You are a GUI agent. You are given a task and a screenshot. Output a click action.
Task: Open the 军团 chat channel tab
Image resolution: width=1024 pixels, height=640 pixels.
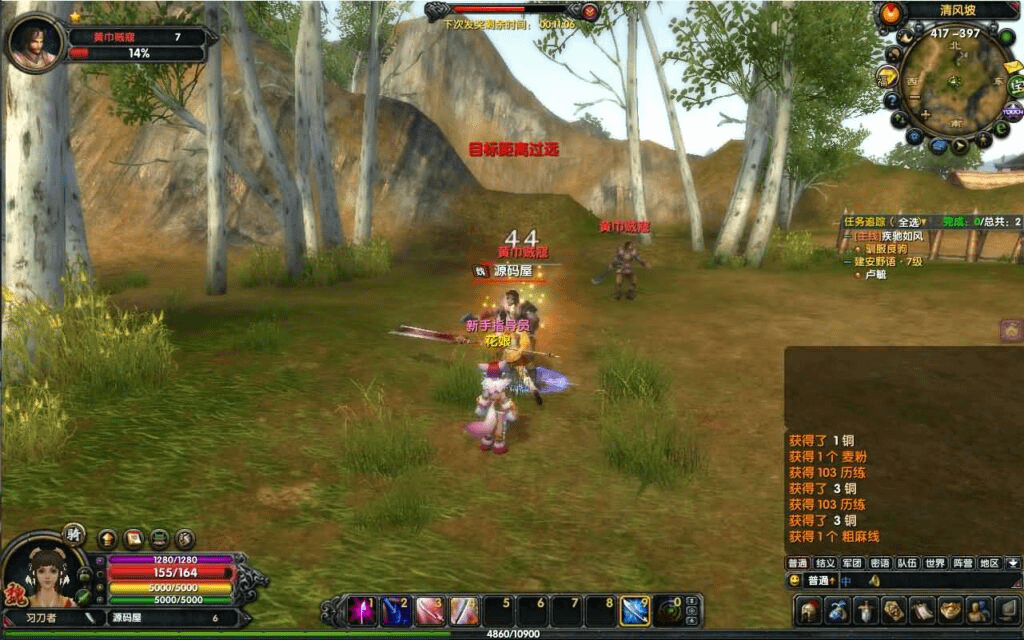(852, 563)
